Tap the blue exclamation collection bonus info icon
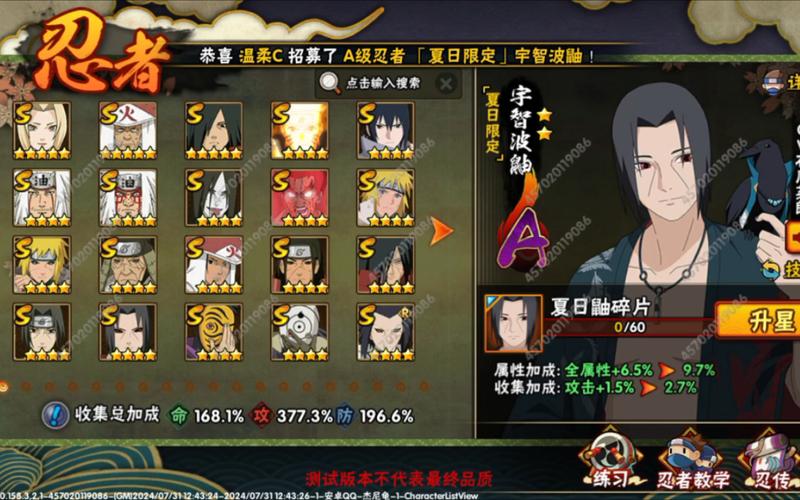The height and width of the screenshot is (500, 800). click(x=58, y=414)
